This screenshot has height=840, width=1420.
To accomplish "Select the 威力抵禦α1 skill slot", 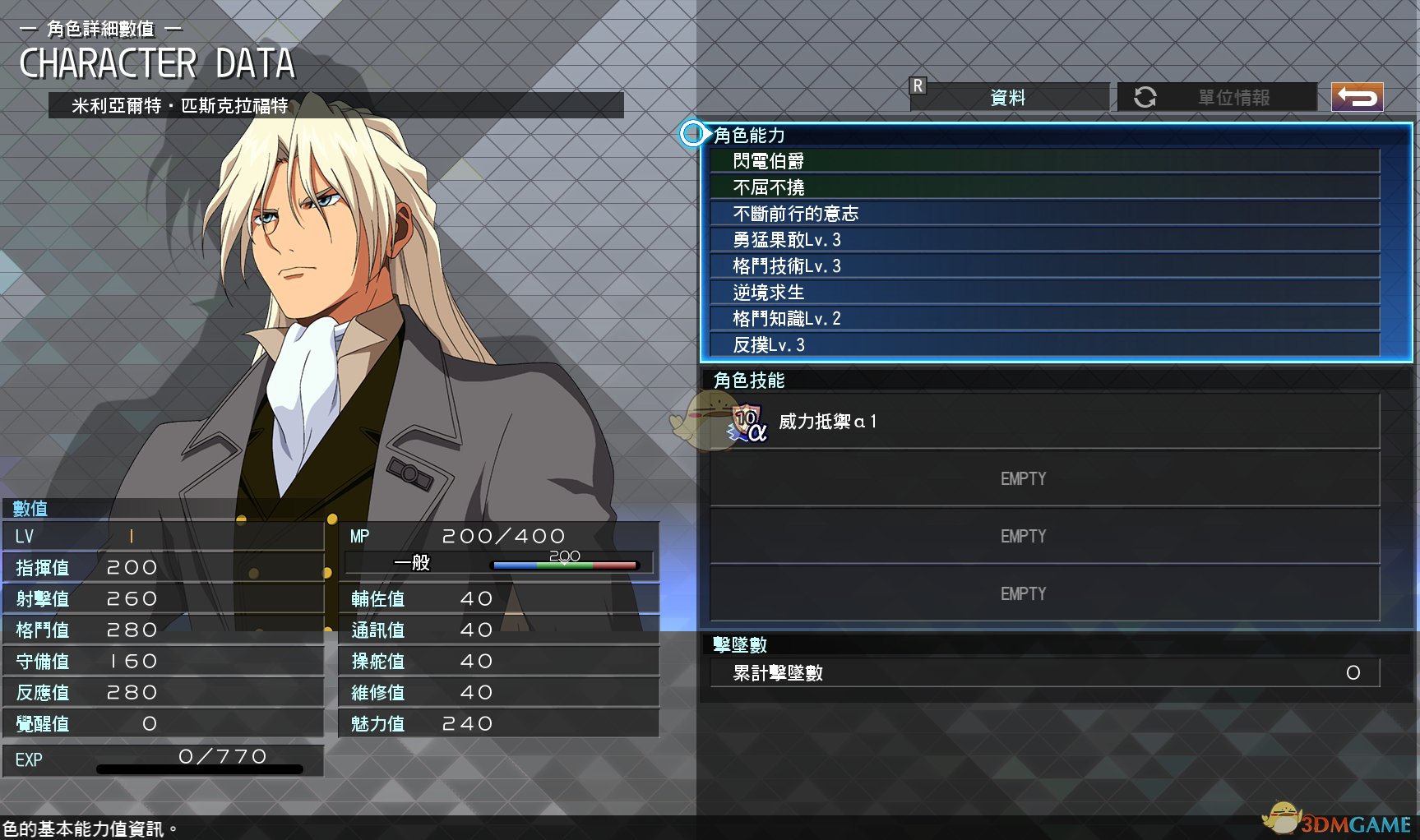I will (1044, 422).
